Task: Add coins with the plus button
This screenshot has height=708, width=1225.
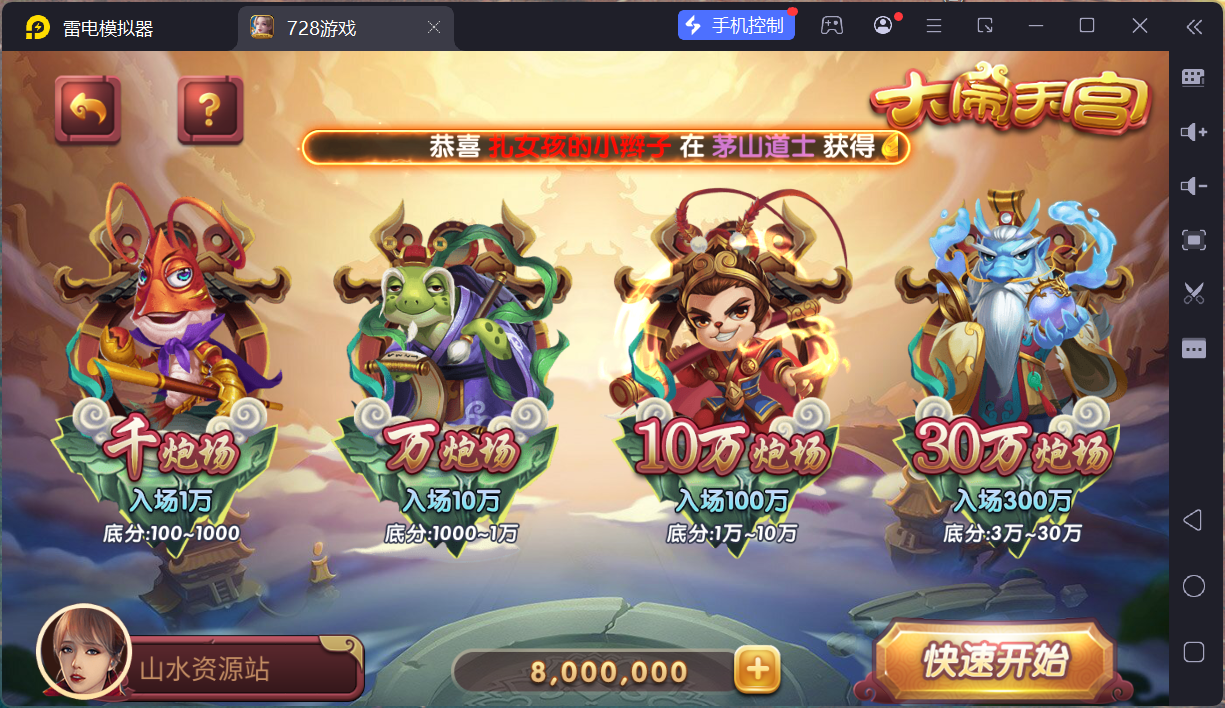Action: pos(757,670)
